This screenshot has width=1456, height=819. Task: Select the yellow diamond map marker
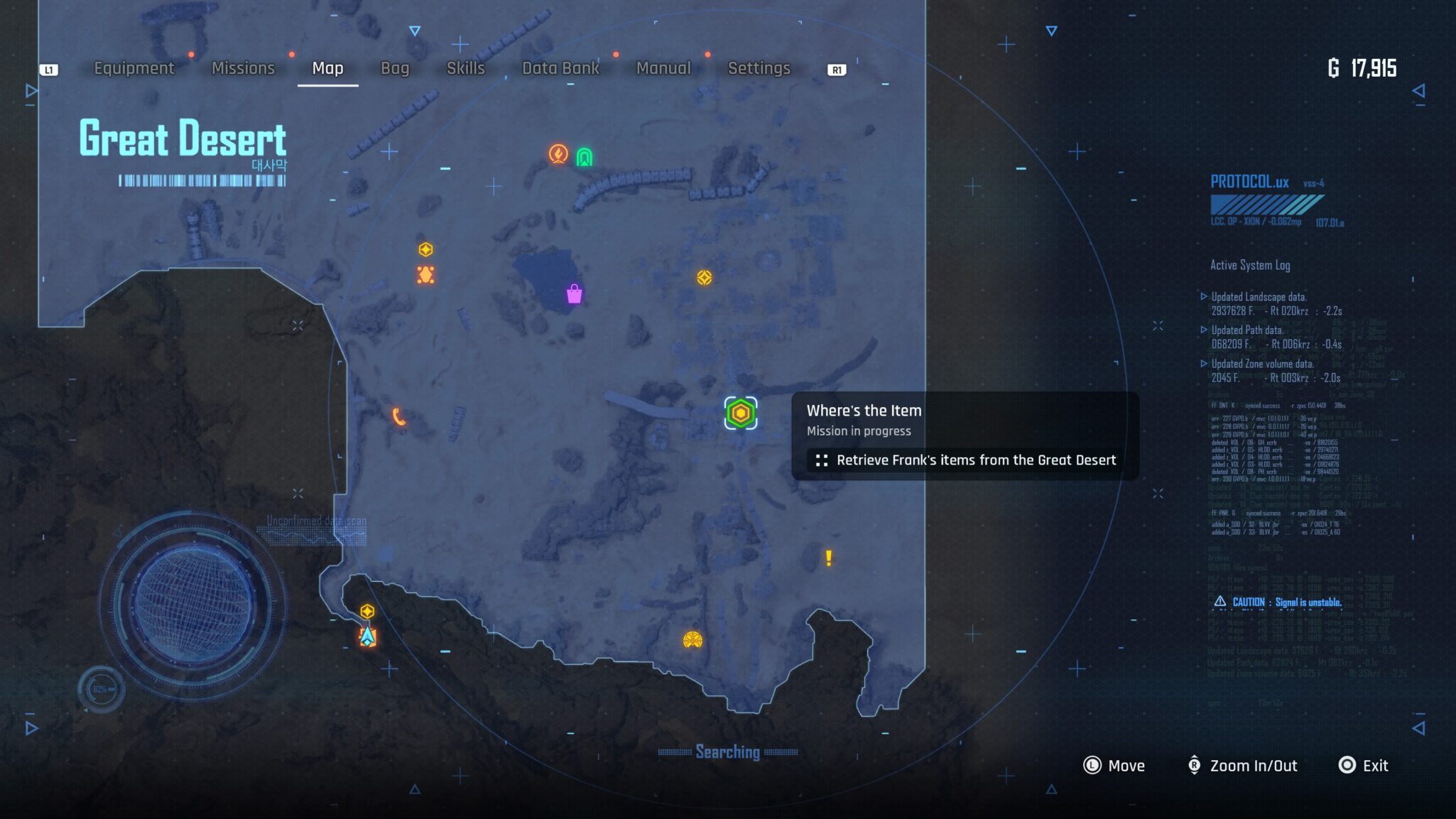(x=704, y=278)
